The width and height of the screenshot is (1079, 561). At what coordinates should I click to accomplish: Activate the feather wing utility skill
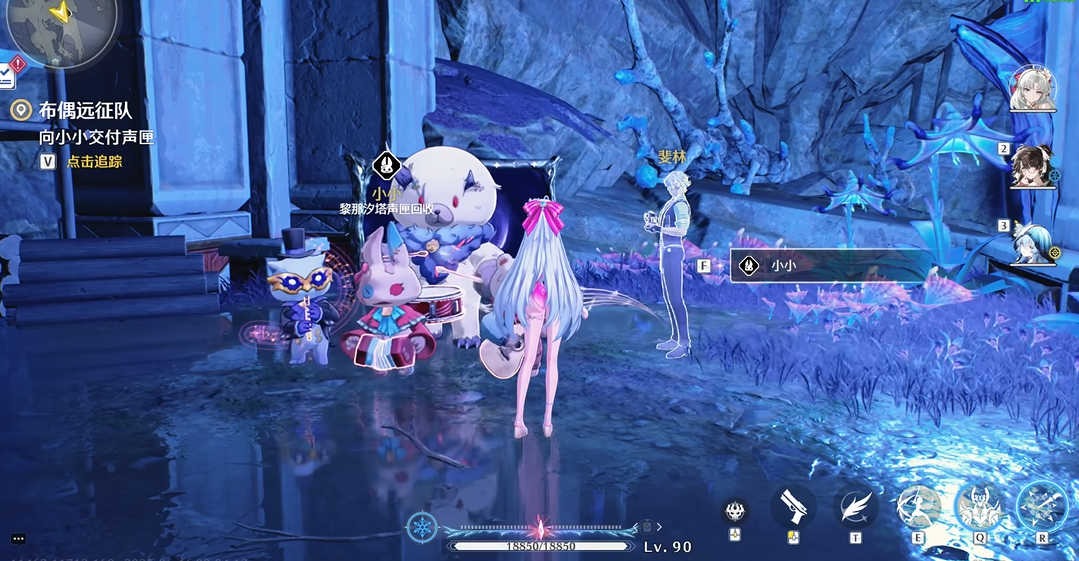pyautogui.click(x=856, y=507)
